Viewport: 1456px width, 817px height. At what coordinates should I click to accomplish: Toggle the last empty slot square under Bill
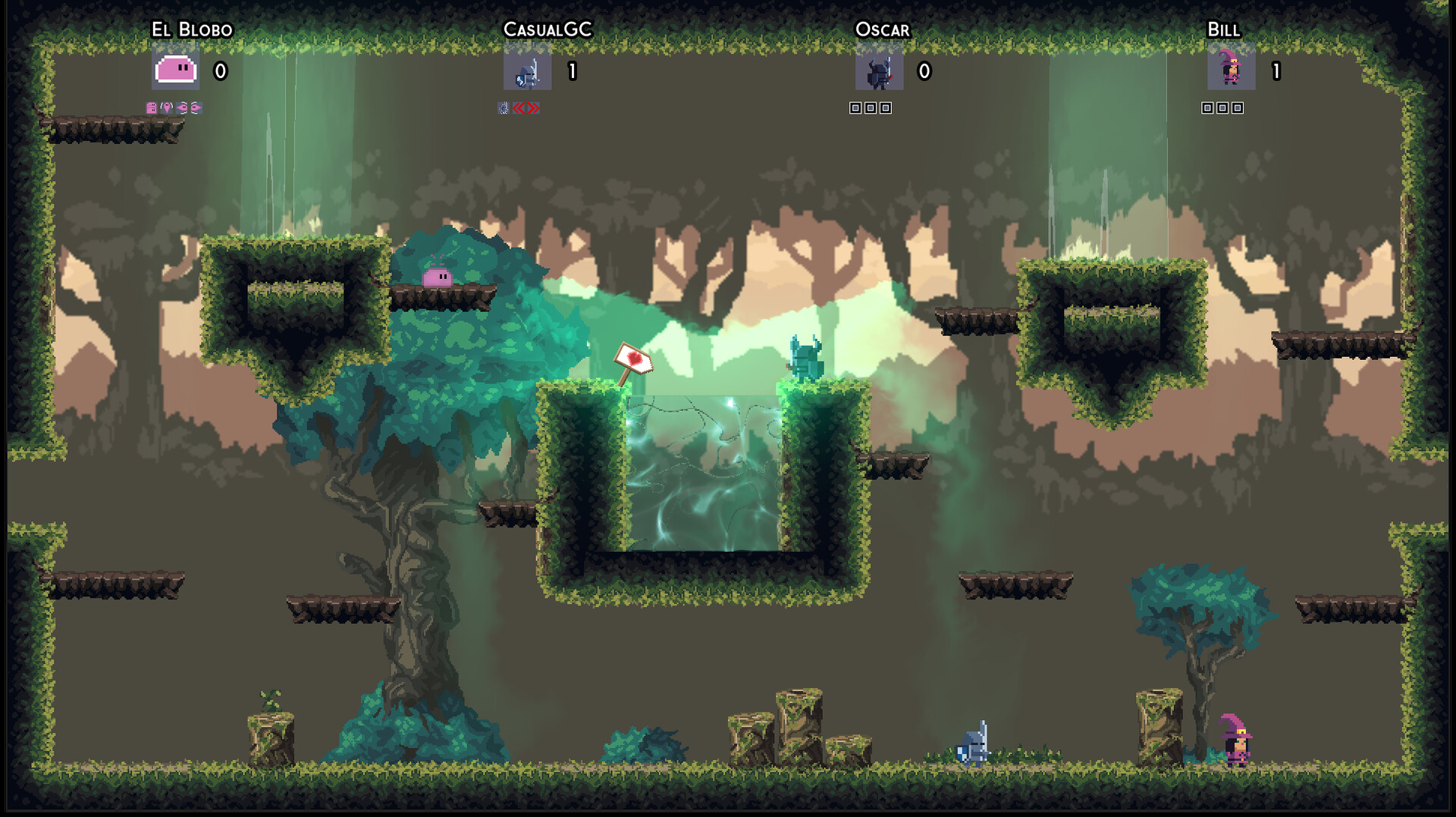[x=1237, y=108]
